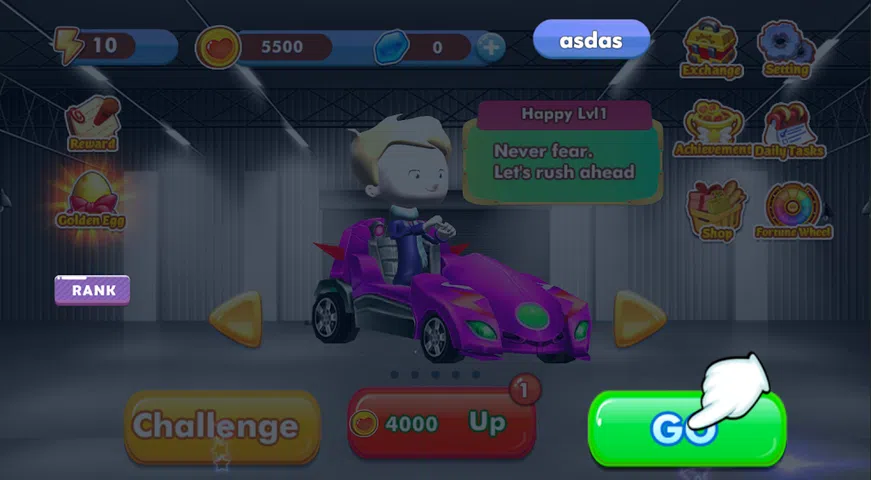
Task: Tap the player name asdas
Action: pos(591,42)
